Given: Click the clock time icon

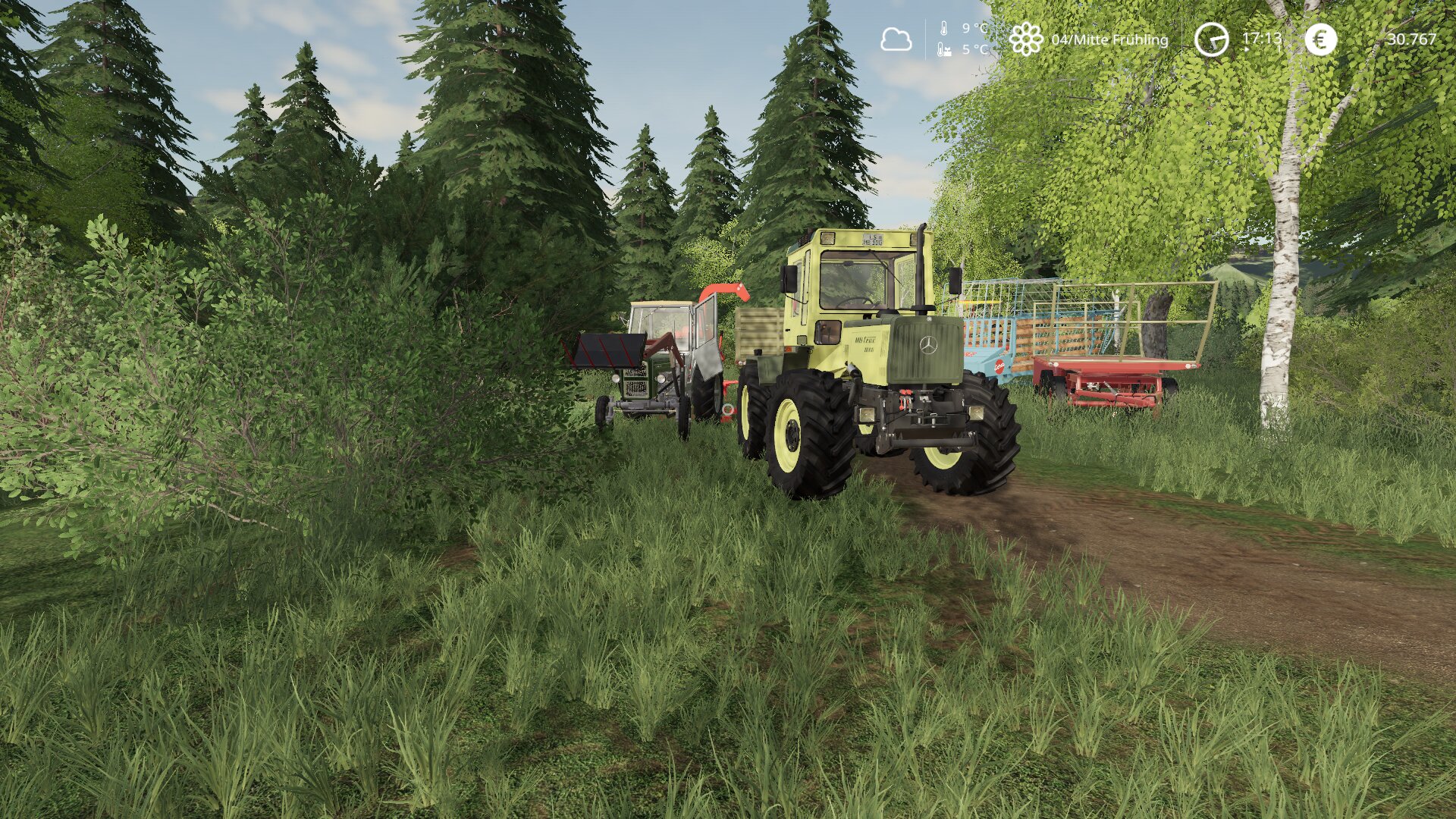Looking at the screenshot, I should tap(1211, 39).
